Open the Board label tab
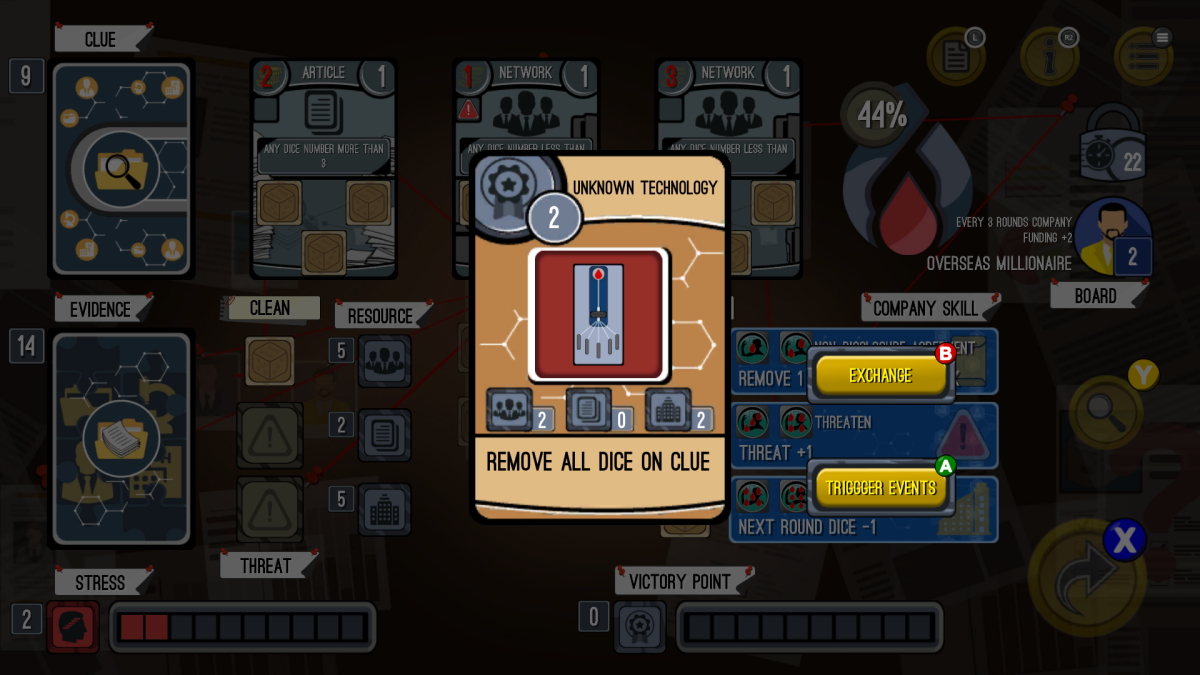 pyautogui.click(x=1096, y=296)
